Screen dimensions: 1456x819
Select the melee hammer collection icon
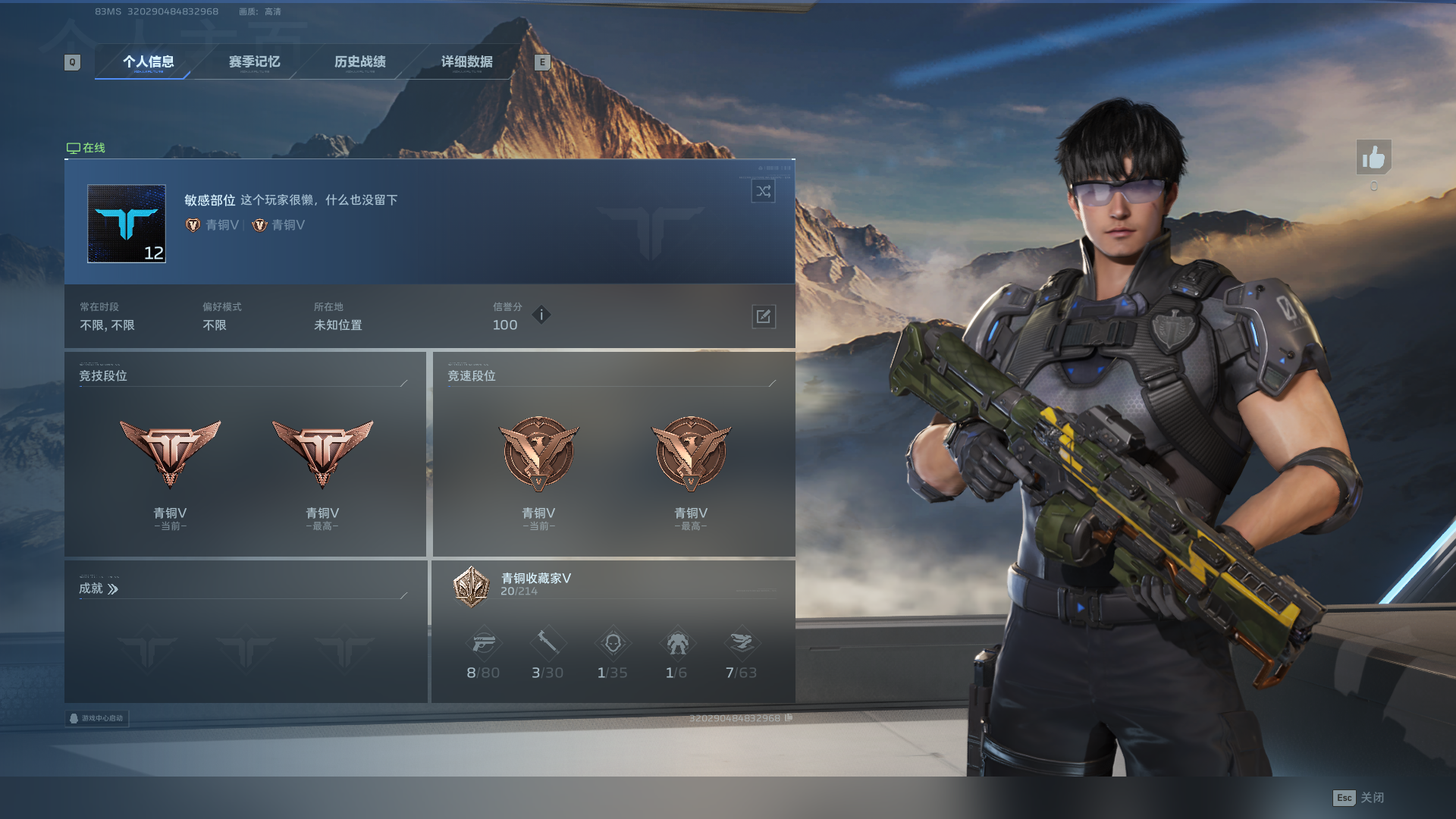pyautogui.click(x=548, y=644)
